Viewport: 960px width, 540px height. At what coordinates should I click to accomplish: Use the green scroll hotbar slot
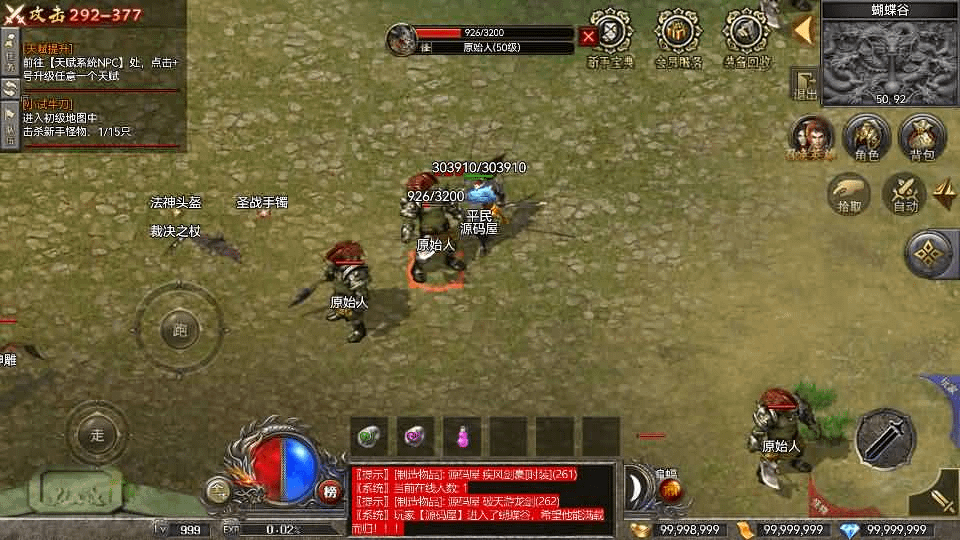(371, 435)
